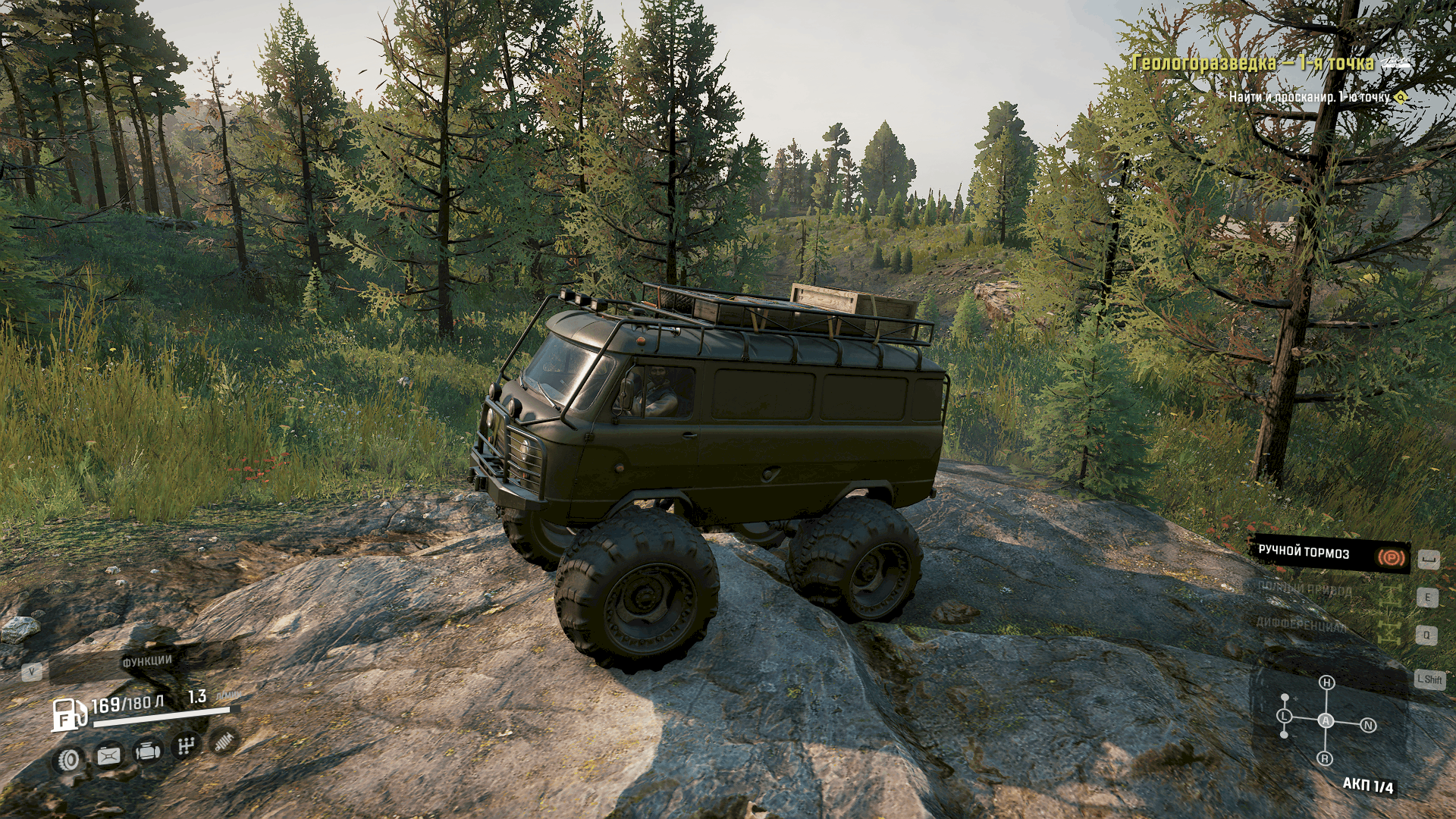
Task: Click the jerry can fuel icon
Action: tap(108, 758)
